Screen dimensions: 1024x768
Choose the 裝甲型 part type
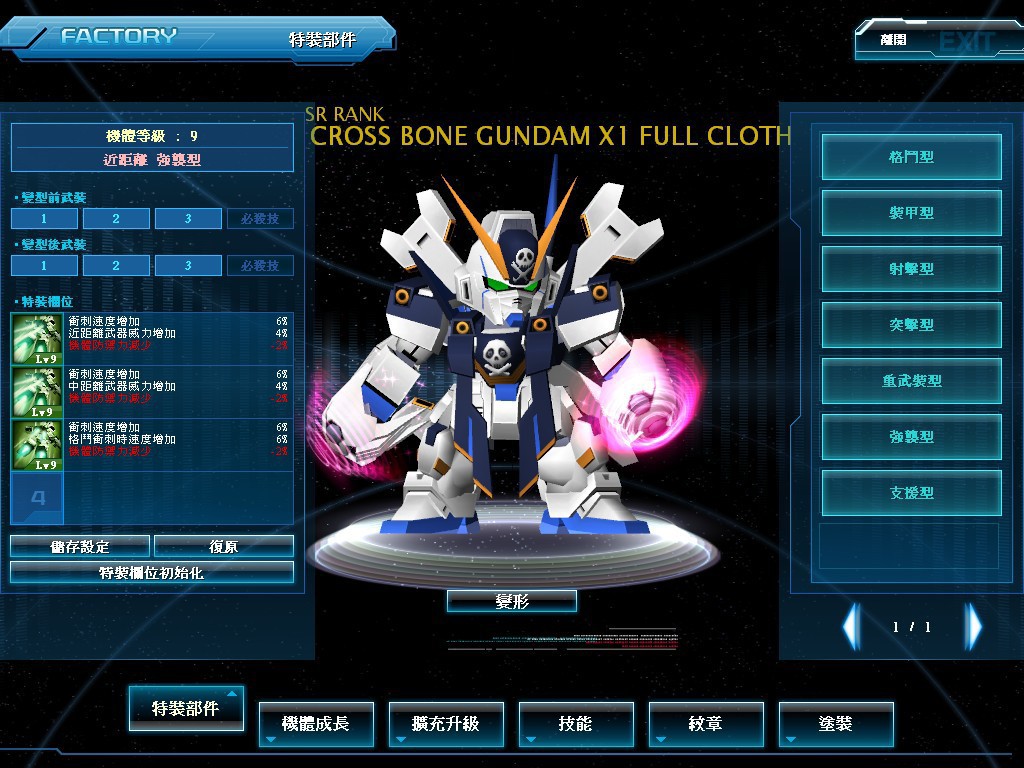pos(911,213)
